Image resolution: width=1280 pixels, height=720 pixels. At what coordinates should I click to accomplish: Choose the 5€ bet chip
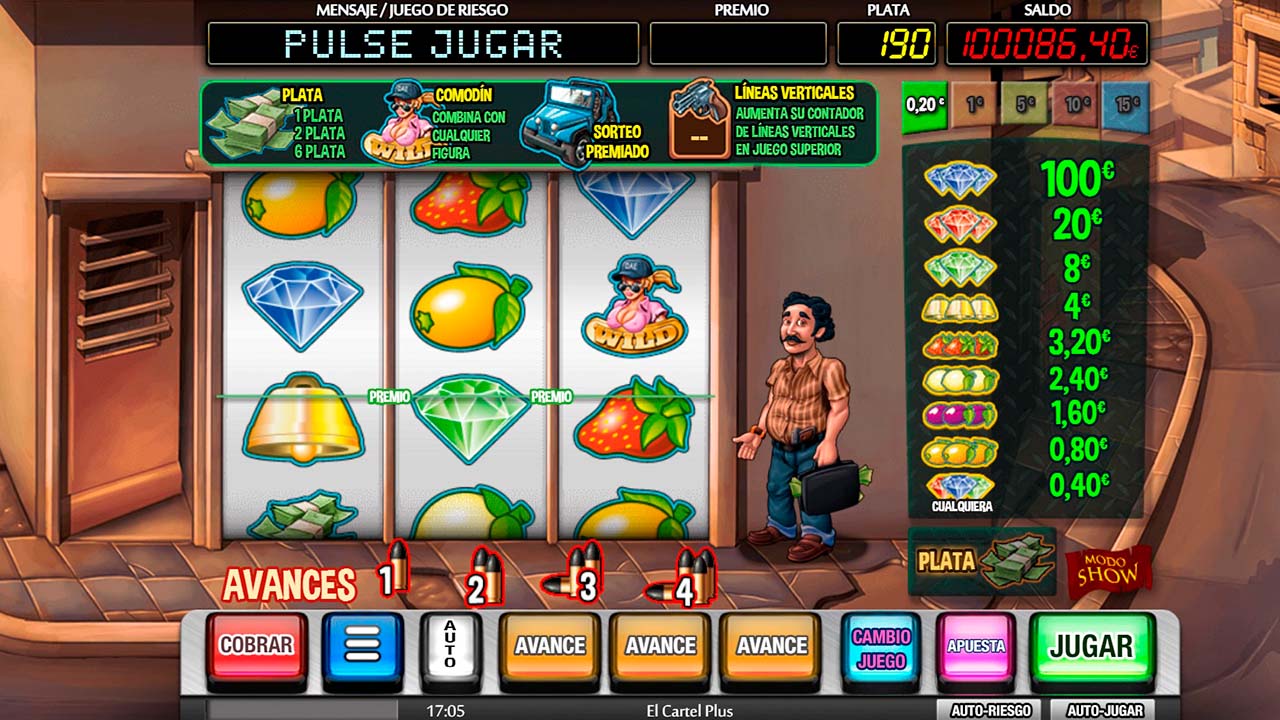[x=1025, y=105]
